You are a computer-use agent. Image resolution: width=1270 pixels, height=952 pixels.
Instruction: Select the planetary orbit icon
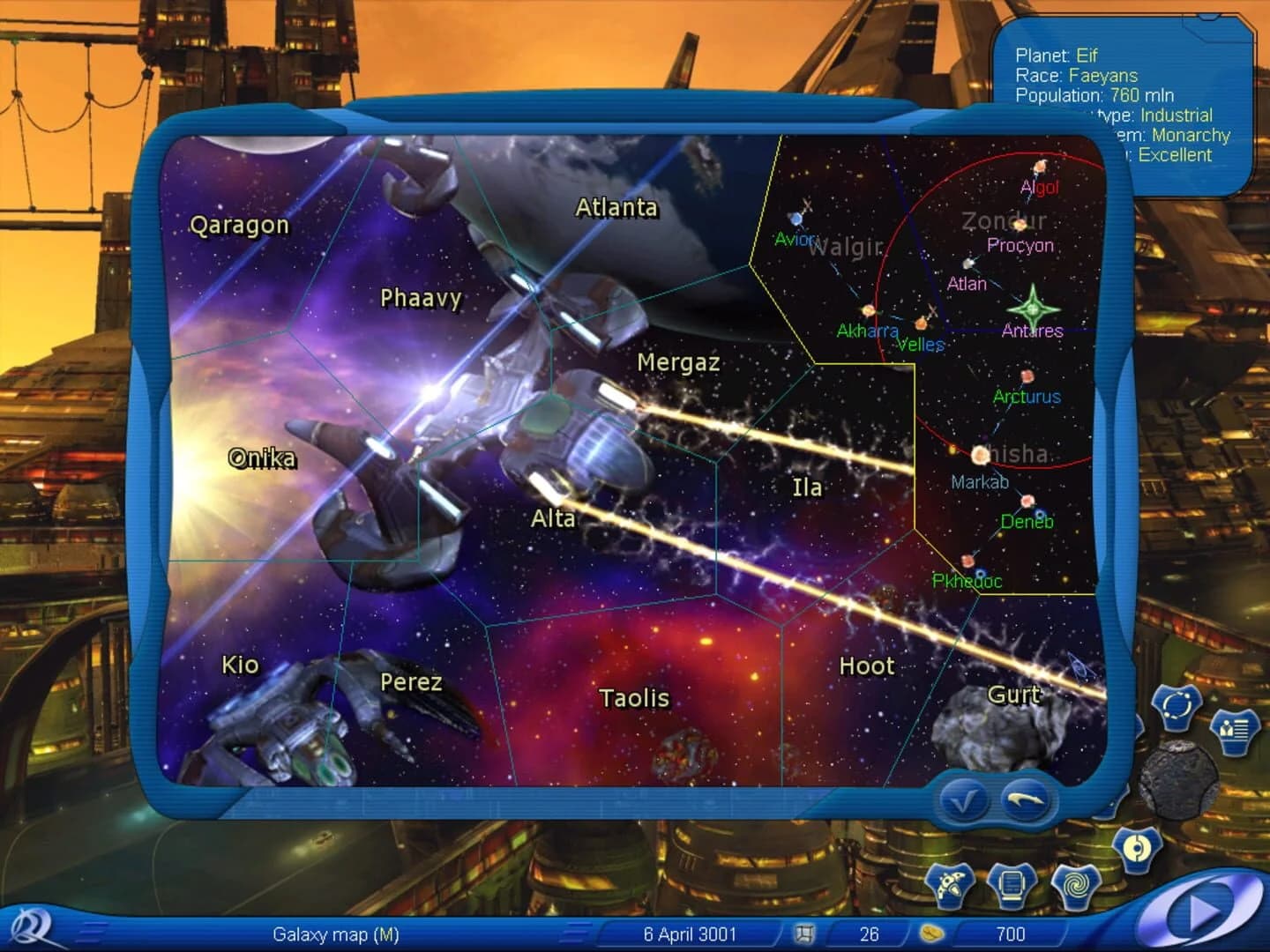1175,707
